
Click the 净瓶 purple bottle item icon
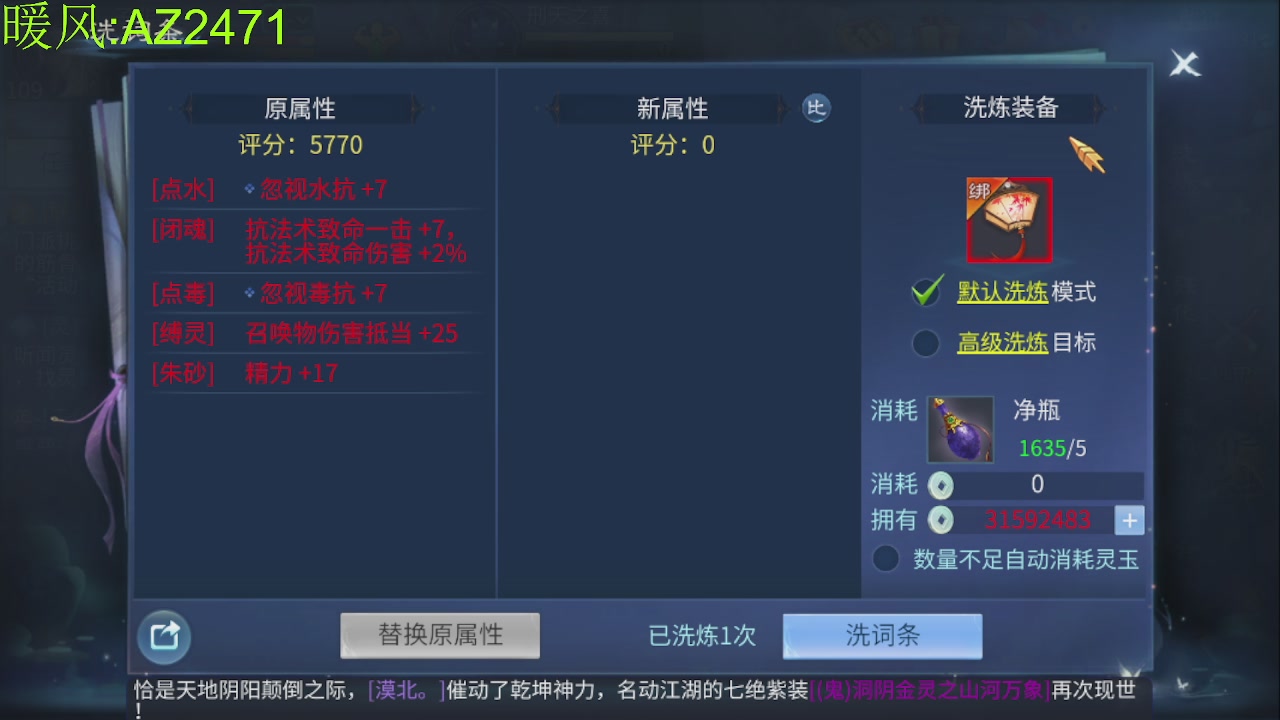[x=959, y=430]
